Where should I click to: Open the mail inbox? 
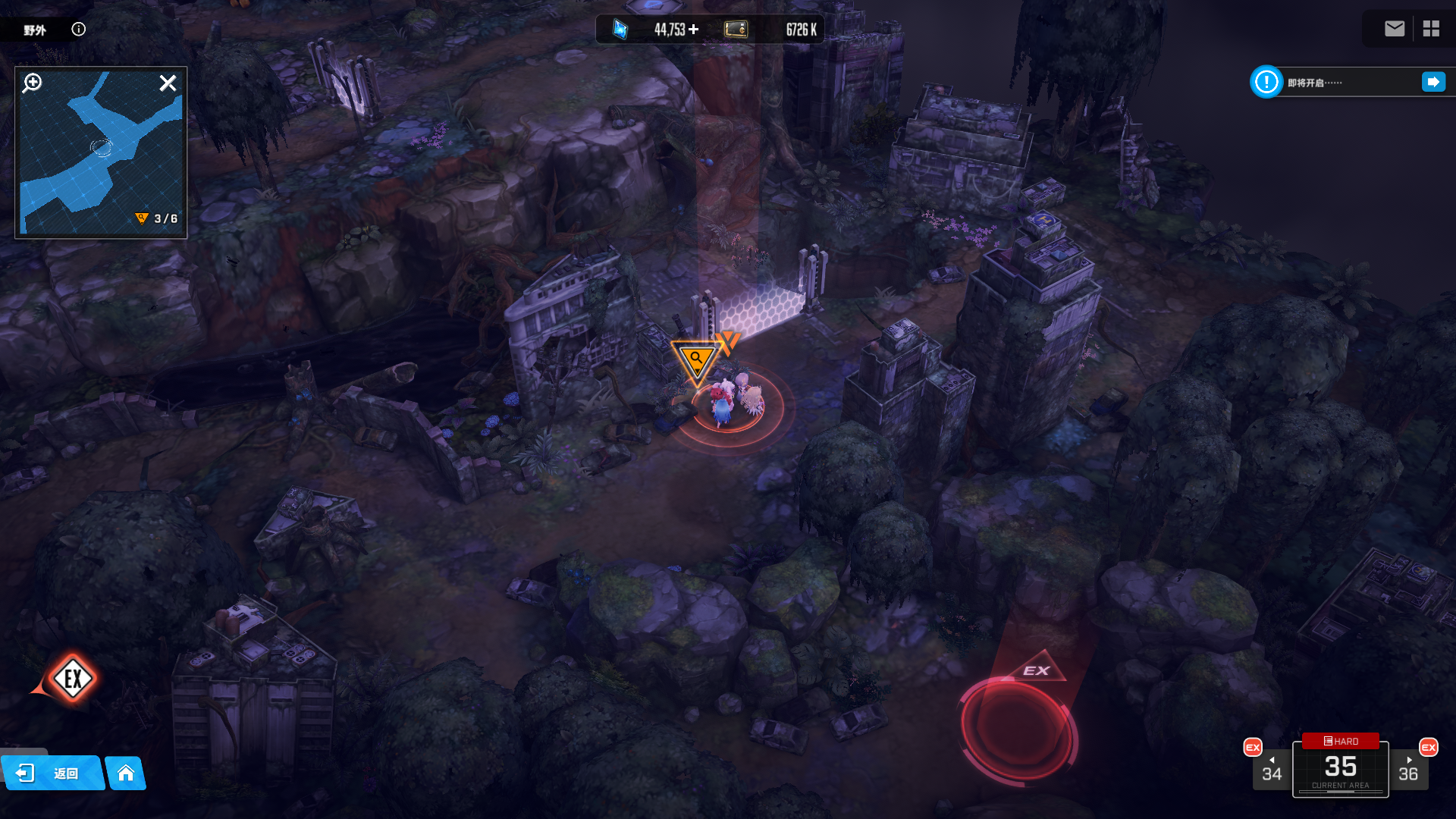pyautogui.click(x=1394, y=29)
